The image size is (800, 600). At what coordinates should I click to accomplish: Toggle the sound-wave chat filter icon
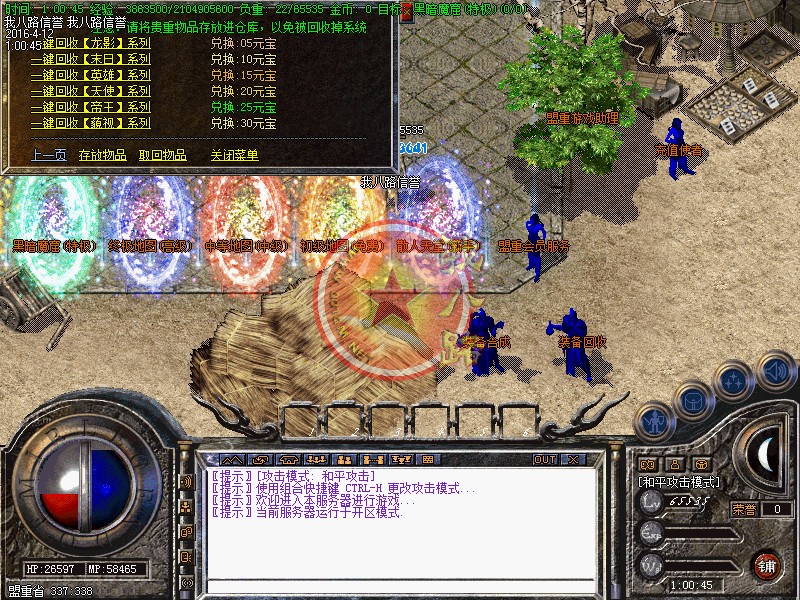point(186,482)
